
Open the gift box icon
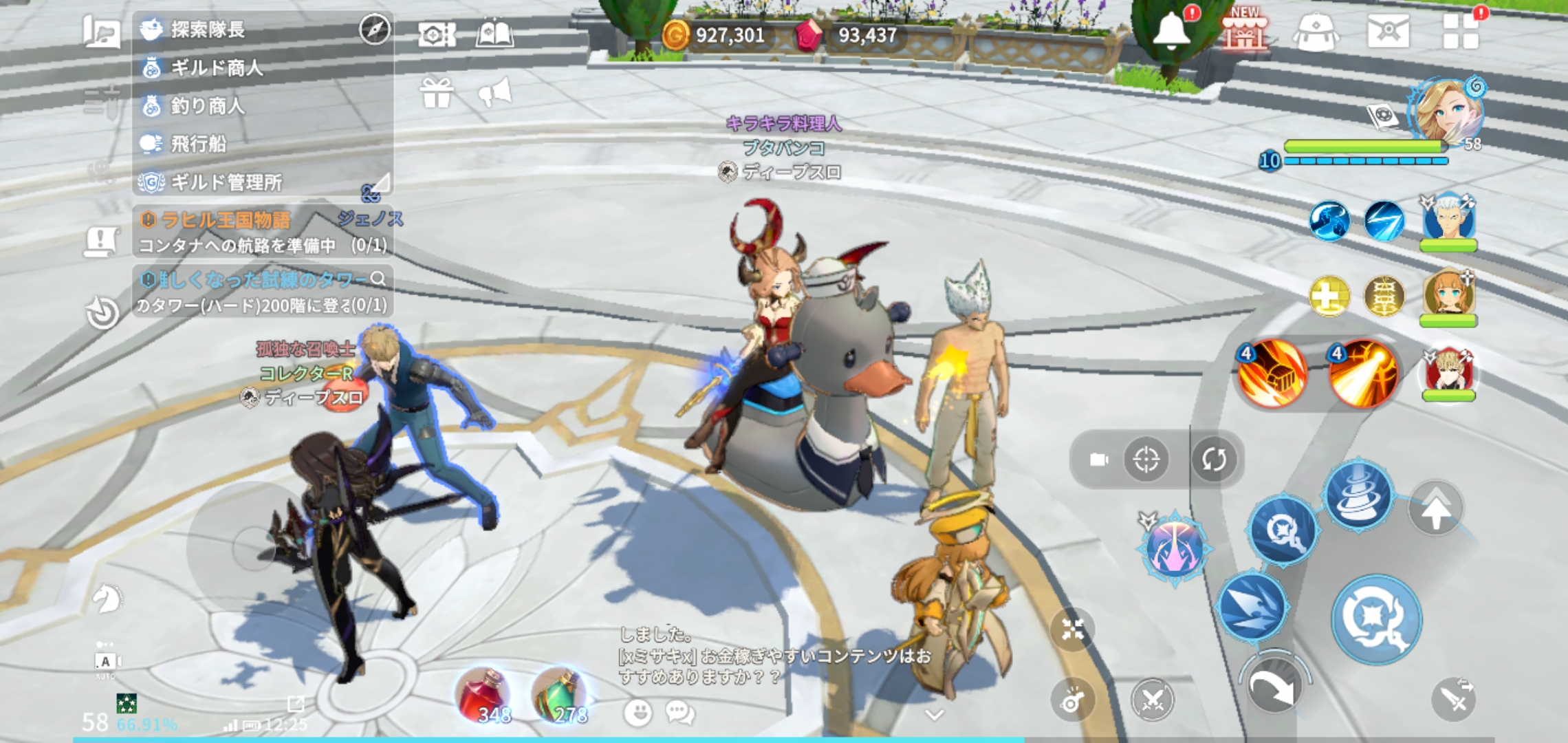(x=437, y=93)
